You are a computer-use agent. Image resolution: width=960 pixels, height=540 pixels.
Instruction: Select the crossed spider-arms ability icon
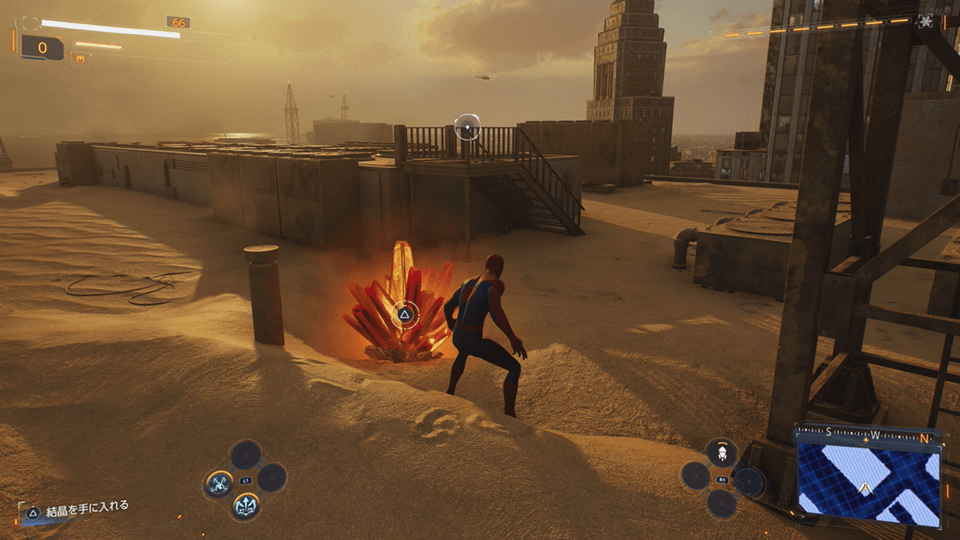219,484
